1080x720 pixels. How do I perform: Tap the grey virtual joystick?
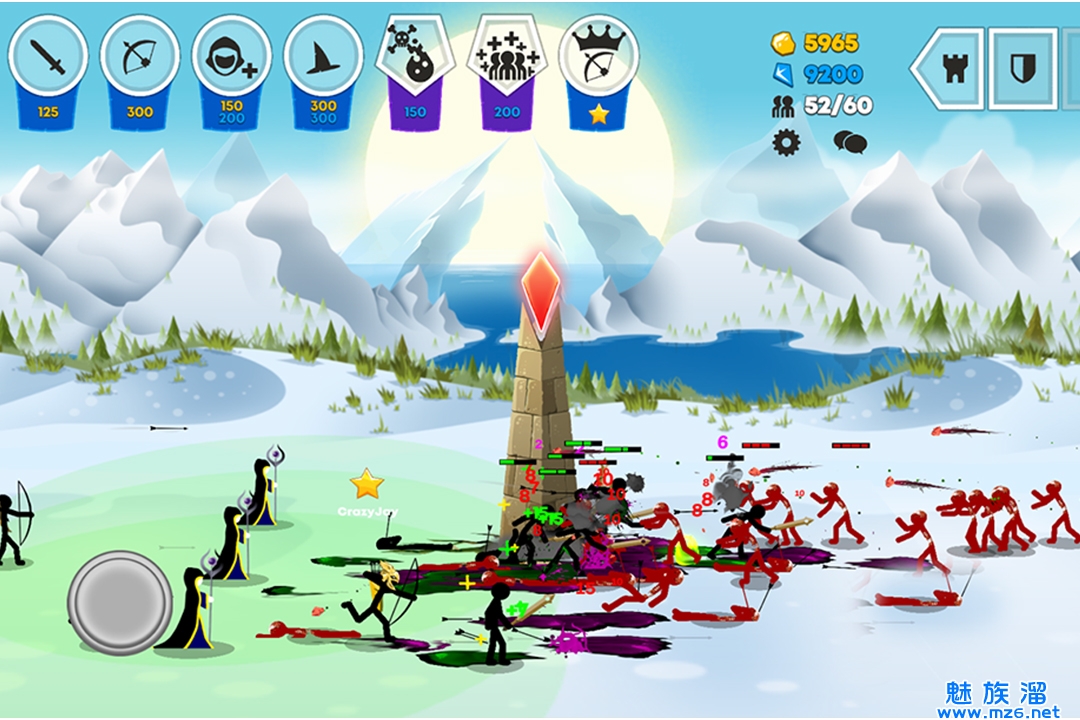click(120, 603)
